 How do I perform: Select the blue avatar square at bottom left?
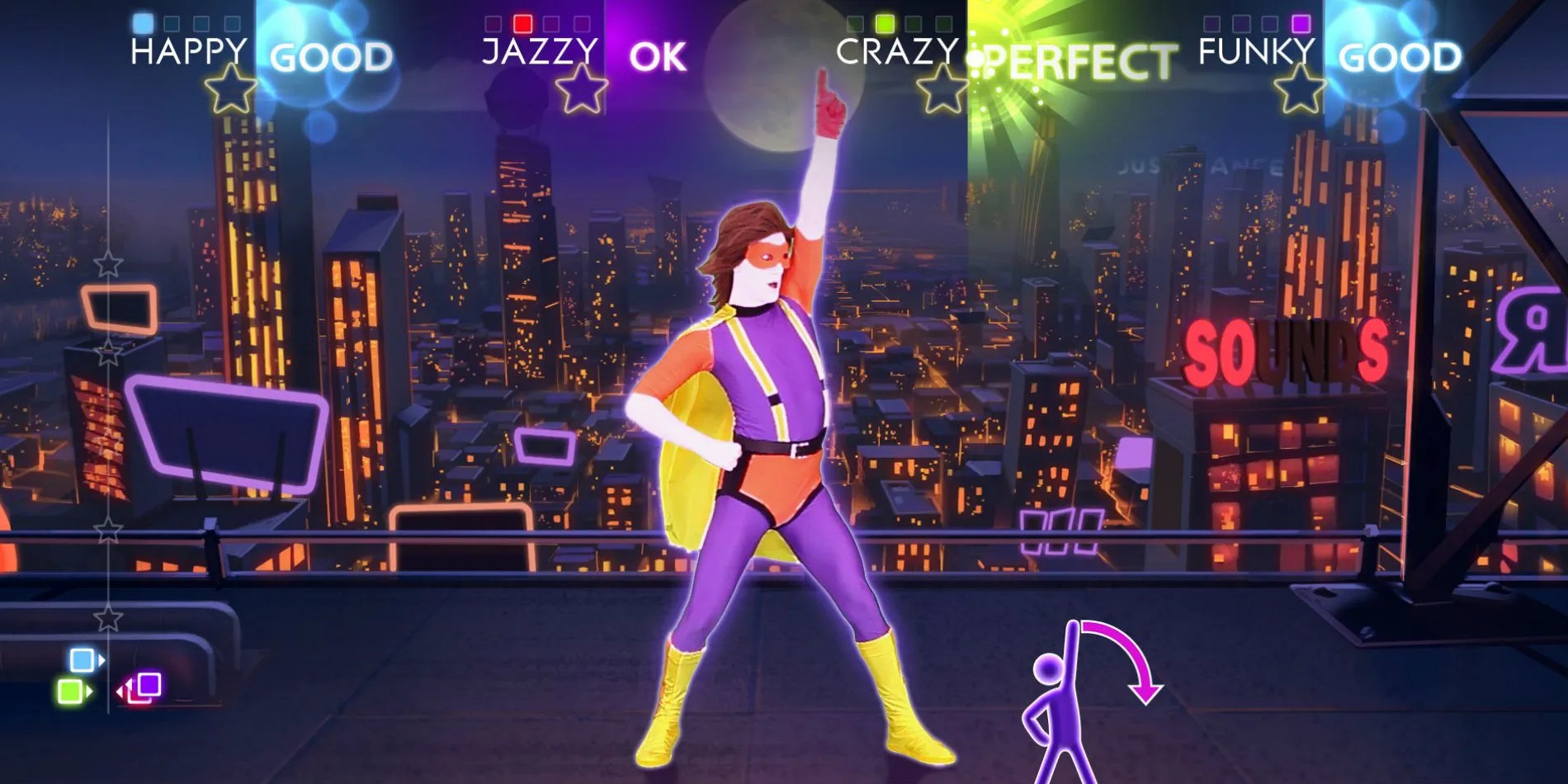tap(82, 659)
